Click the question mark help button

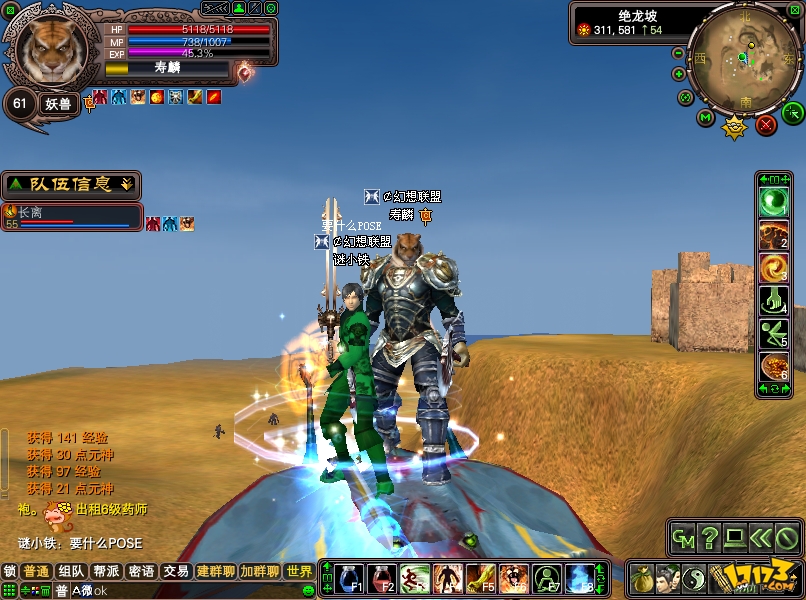click(x=709, y=538)
